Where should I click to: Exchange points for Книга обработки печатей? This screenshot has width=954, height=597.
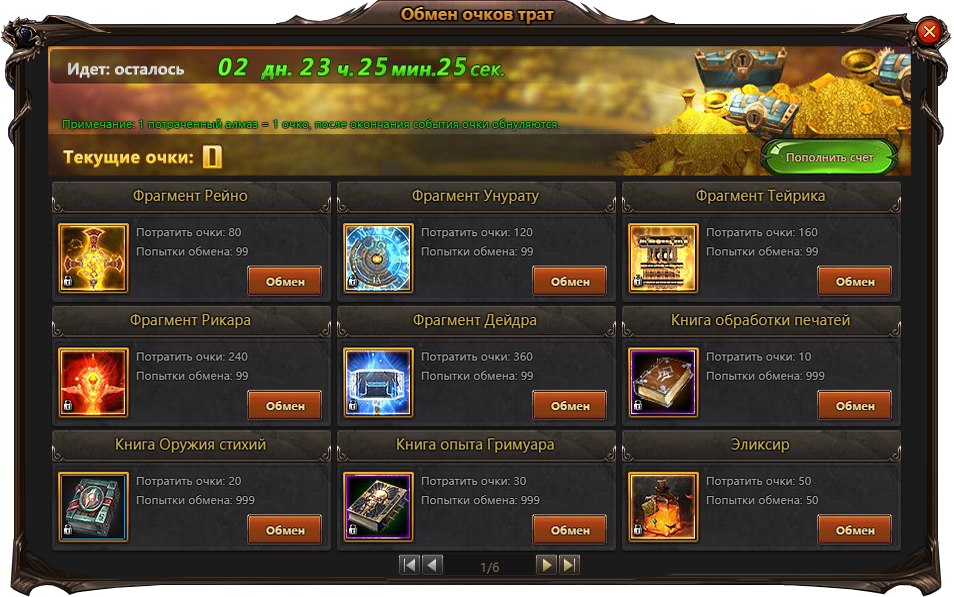855,405
